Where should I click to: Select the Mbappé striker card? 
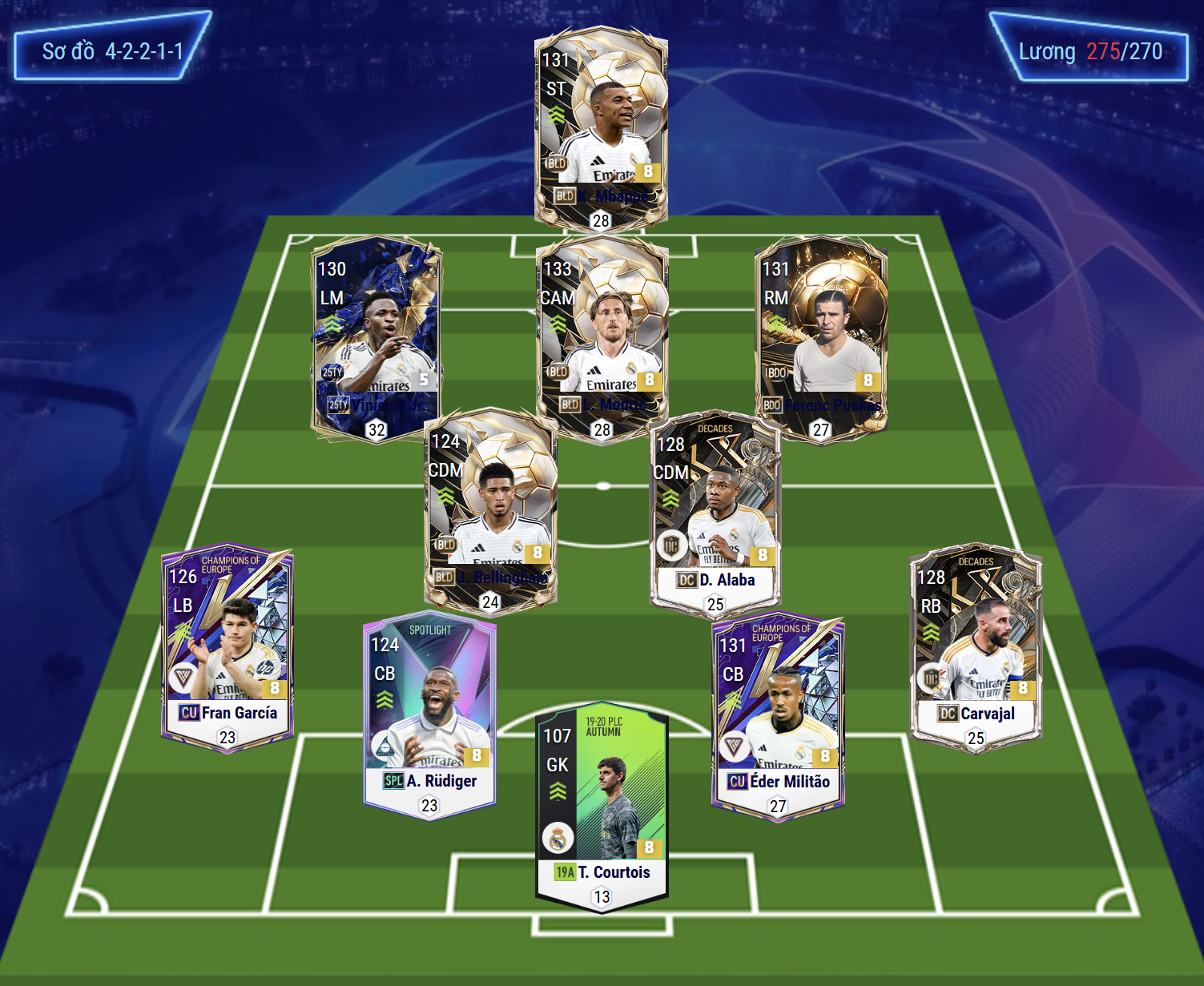point(601,128)
